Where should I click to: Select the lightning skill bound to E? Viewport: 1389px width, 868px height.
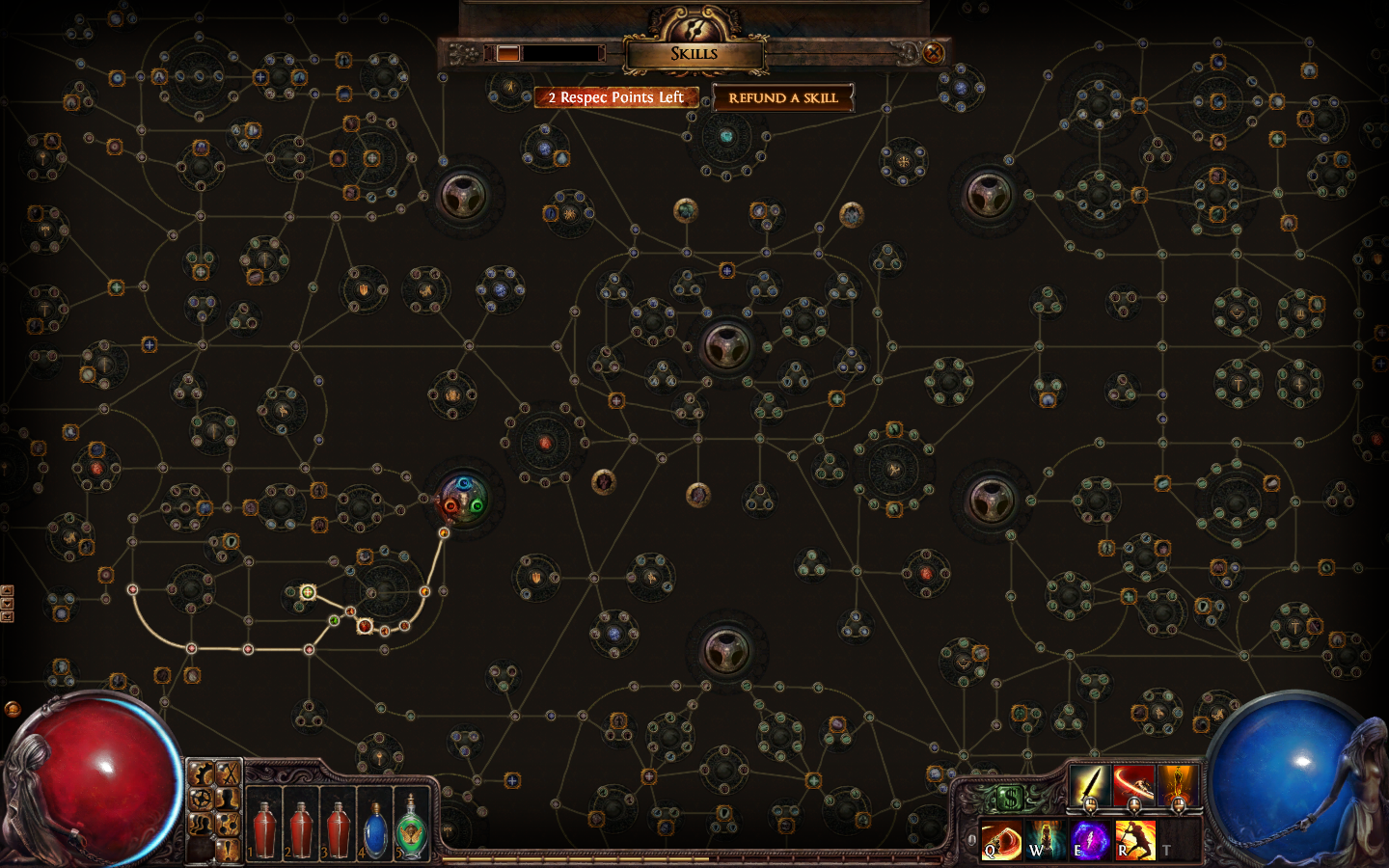pos(1090,839)
